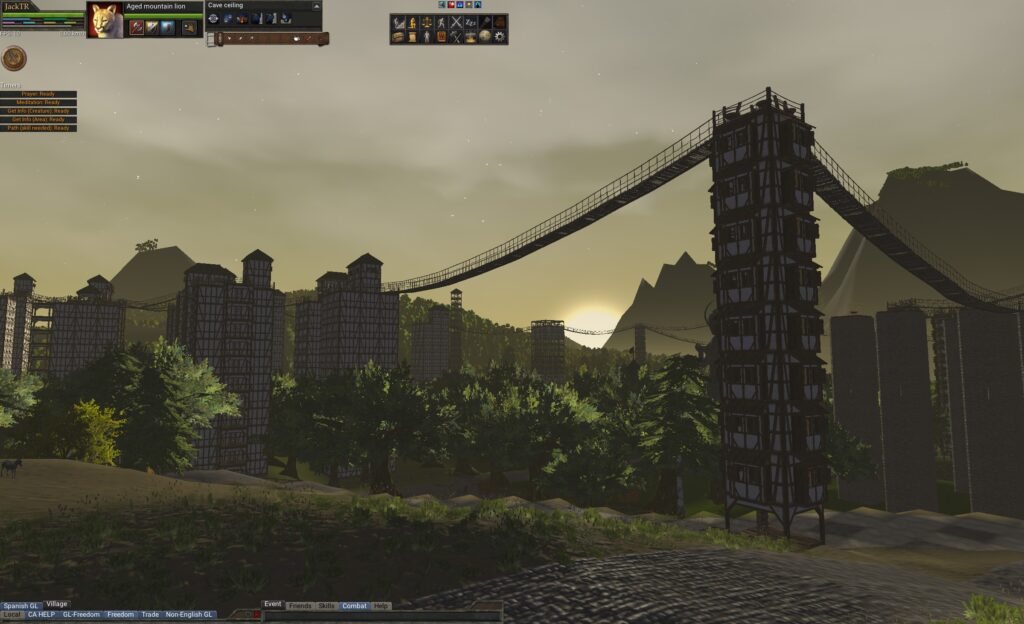View the Combat log tab

[354, 606]
